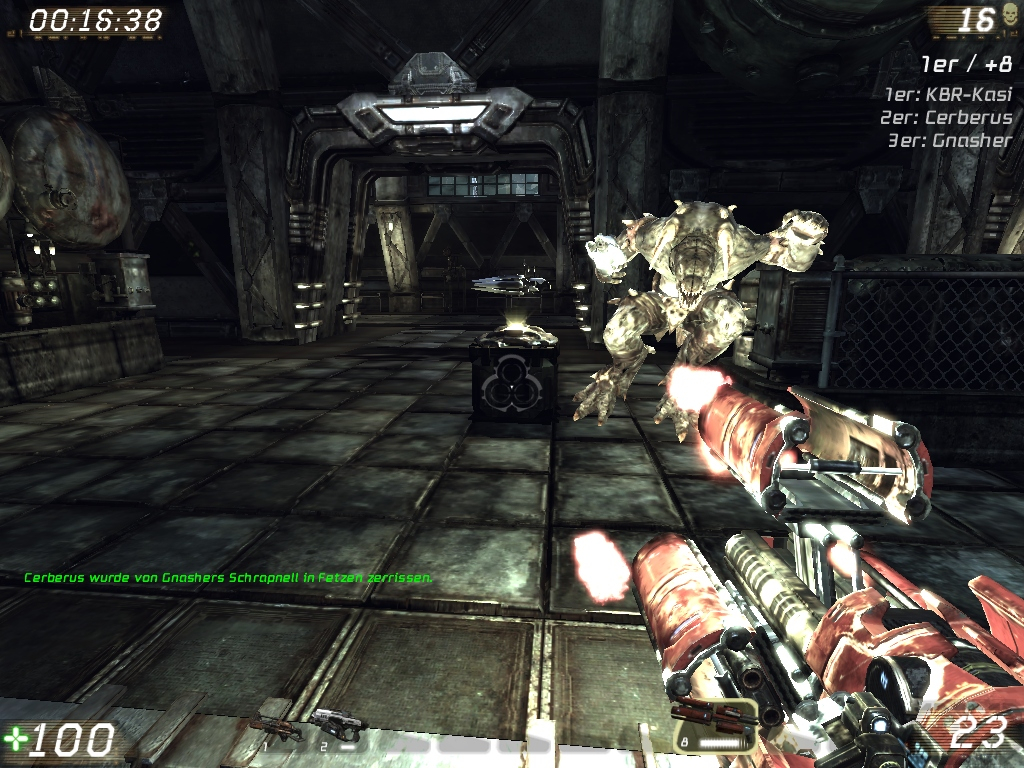This screenshot has height=768, width=1024.
Task: Select the Impact Hammer in weapon slot 1
Action: 275,725
